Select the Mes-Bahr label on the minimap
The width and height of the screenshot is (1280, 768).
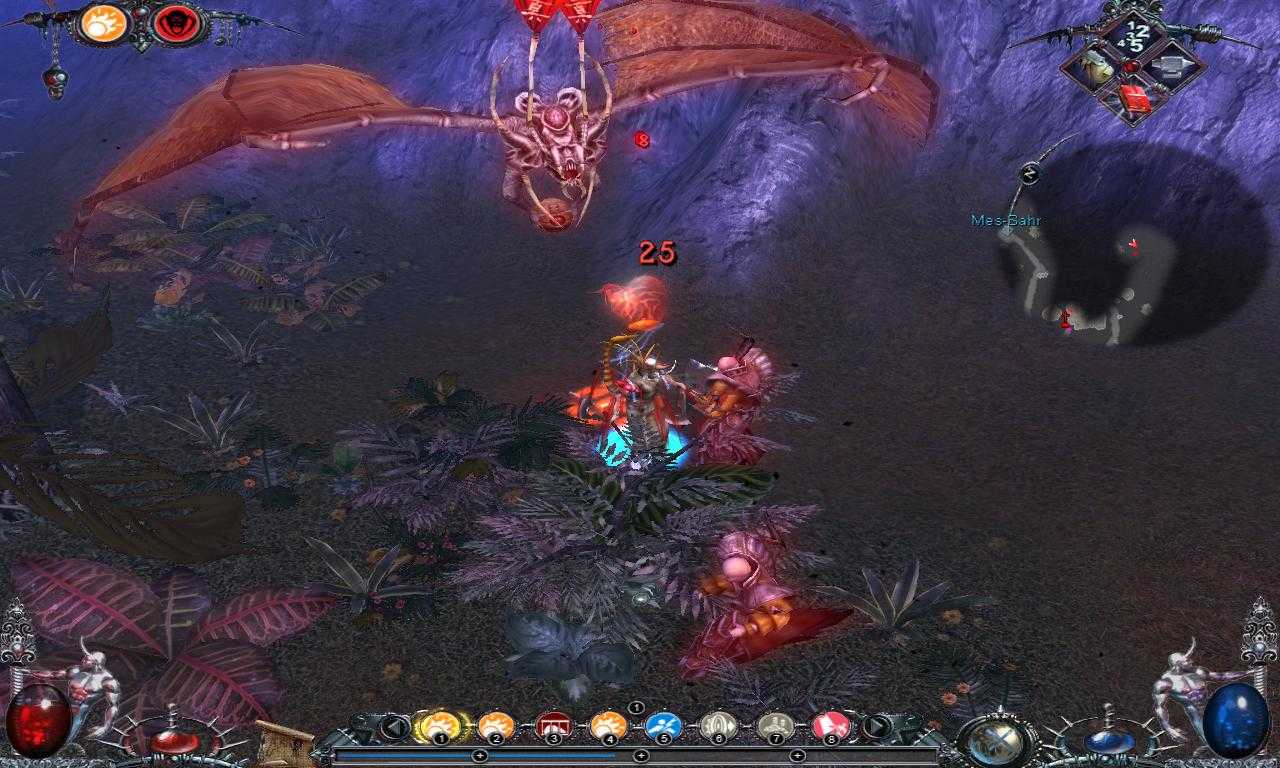1005,218
